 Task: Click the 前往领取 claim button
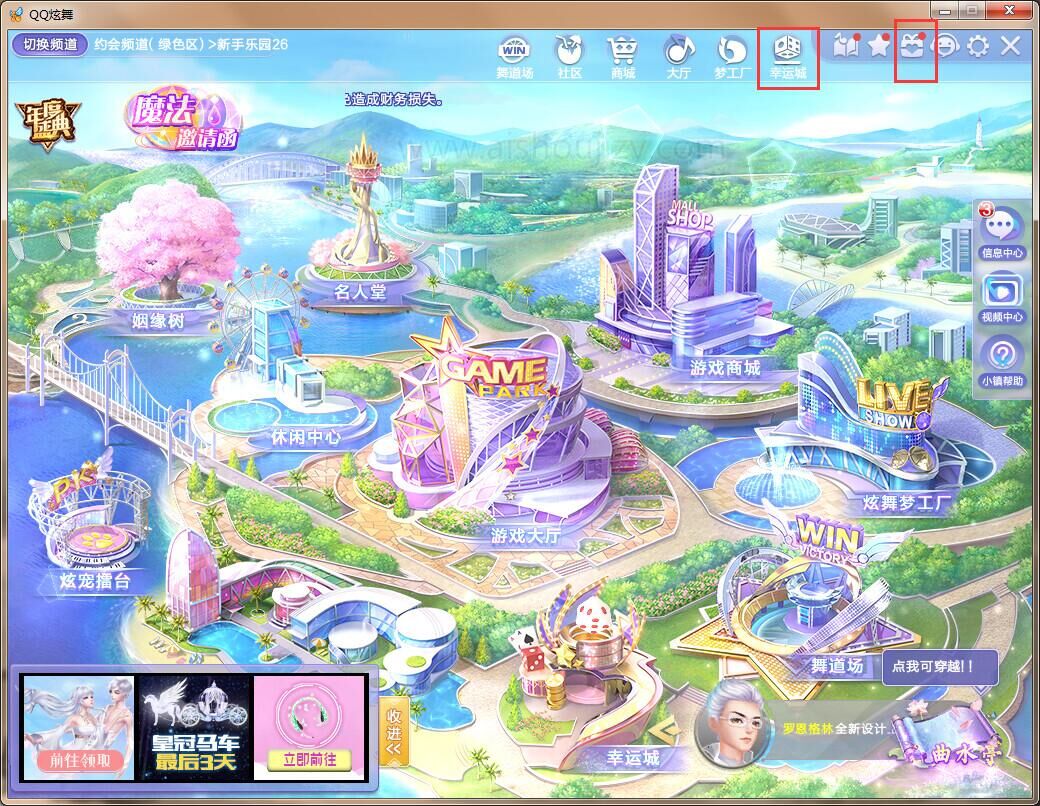(x=80, y=759)
